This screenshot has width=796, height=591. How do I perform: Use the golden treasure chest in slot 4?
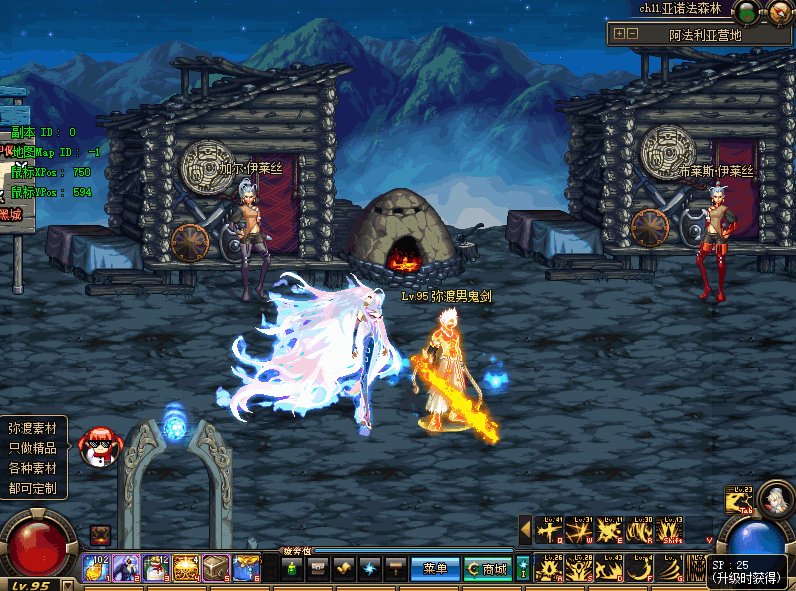186,568
